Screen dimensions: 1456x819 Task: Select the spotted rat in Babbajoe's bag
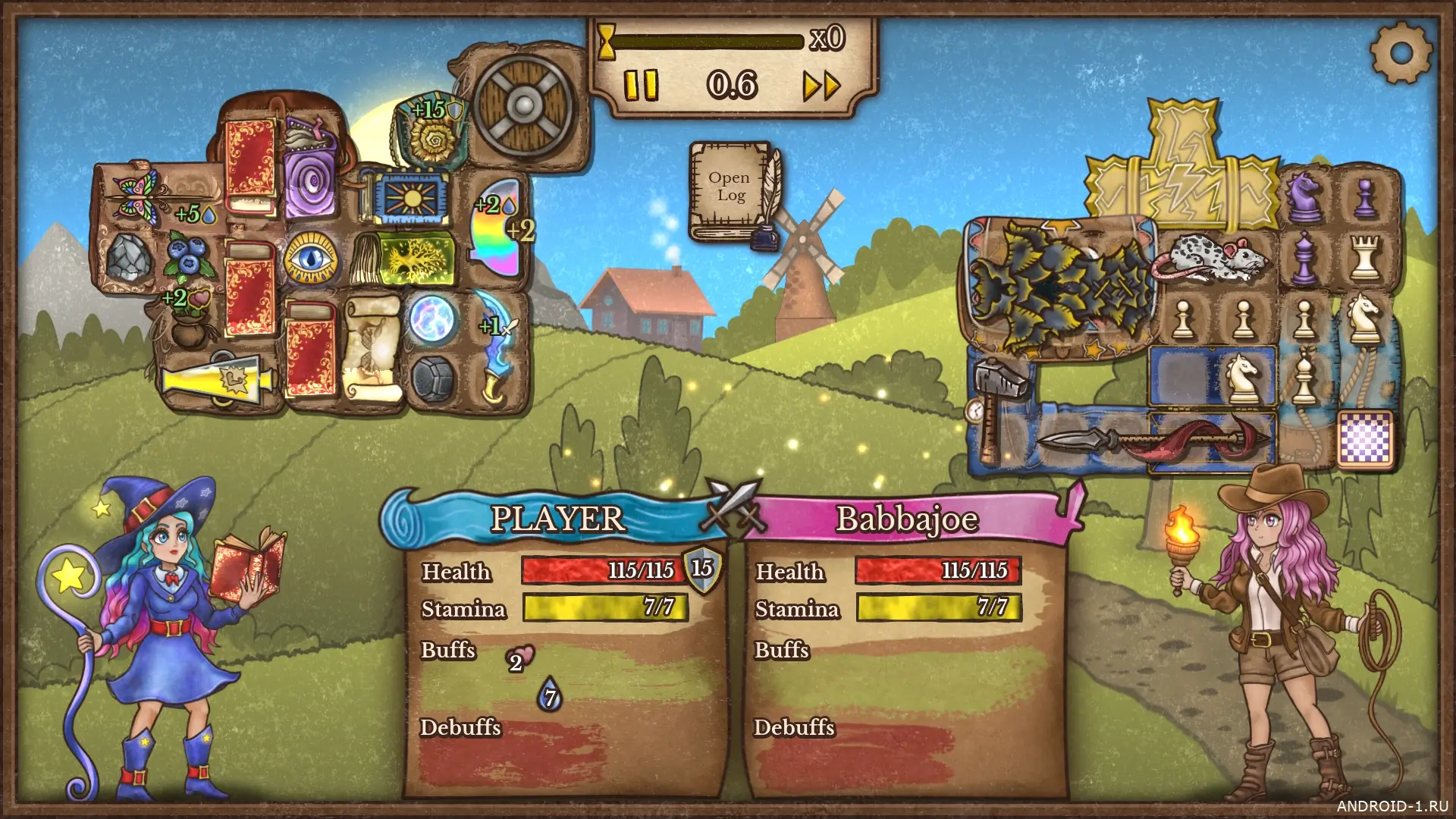click(1208, 256)
